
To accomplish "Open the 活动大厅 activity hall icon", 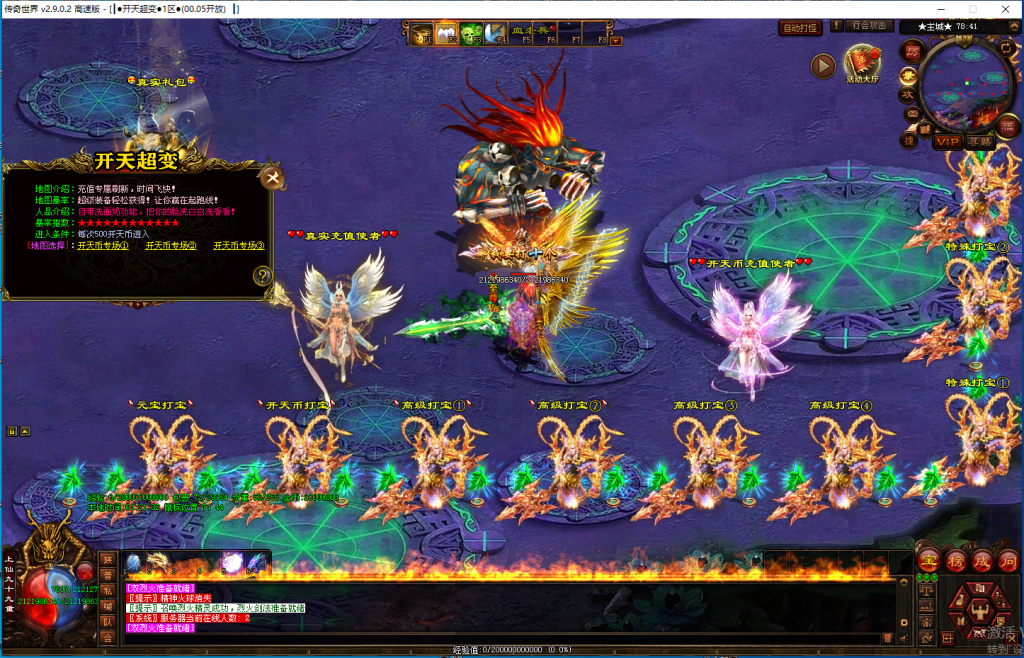I will [861, 65].
